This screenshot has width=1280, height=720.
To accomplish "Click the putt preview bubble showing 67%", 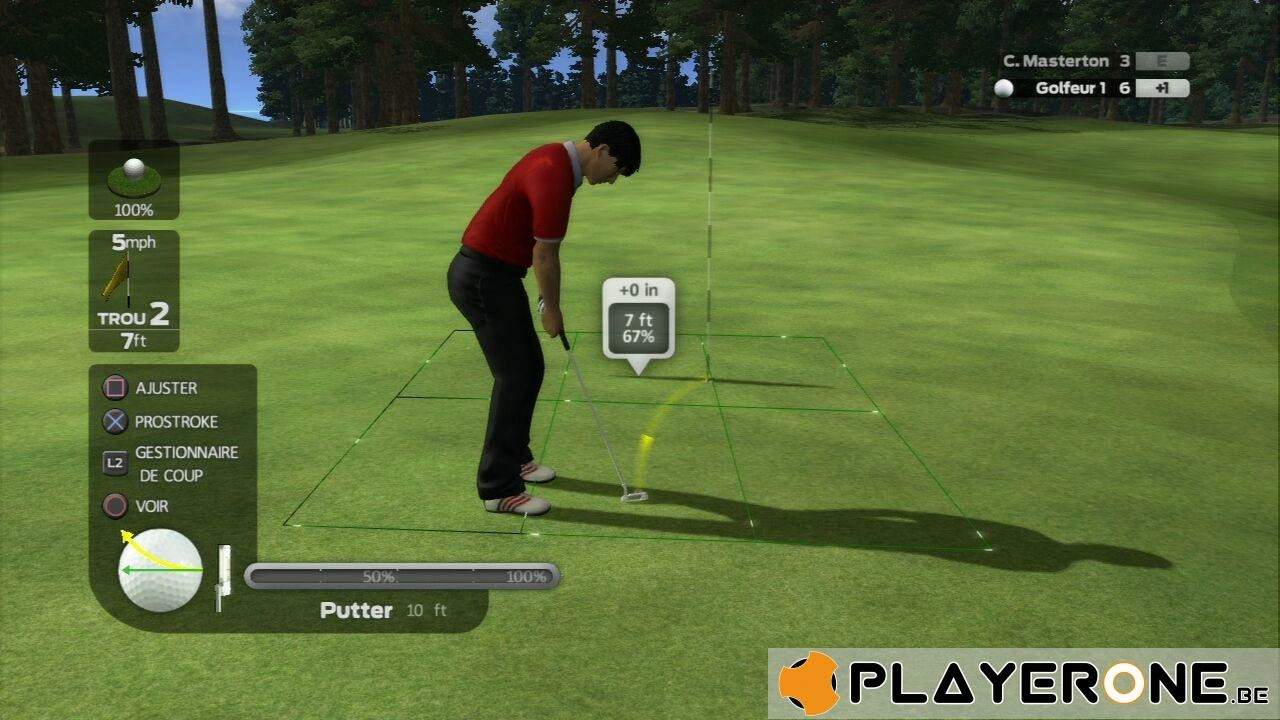I will (638, 321).
